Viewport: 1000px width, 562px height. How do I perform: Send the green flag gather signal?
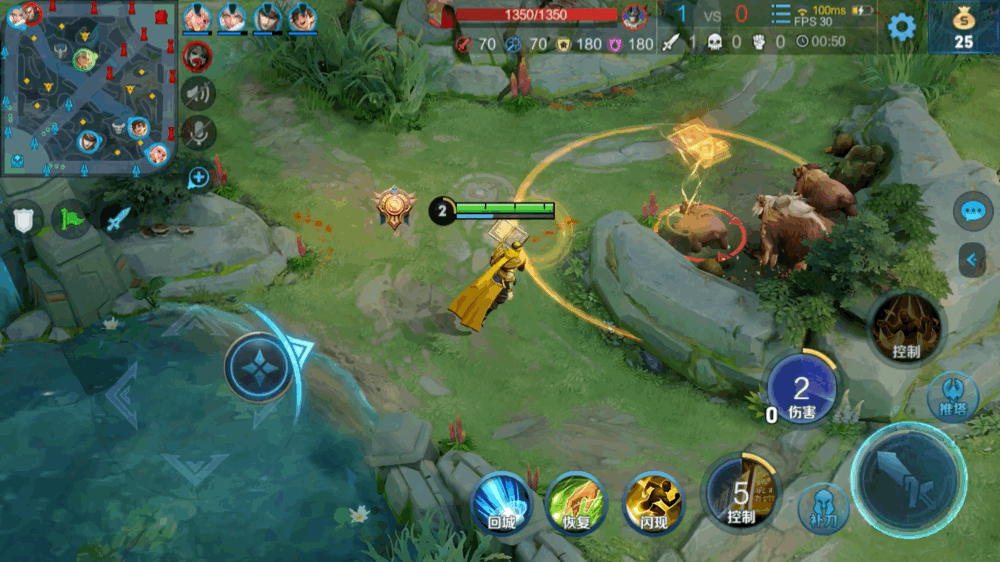pos(71,219)
